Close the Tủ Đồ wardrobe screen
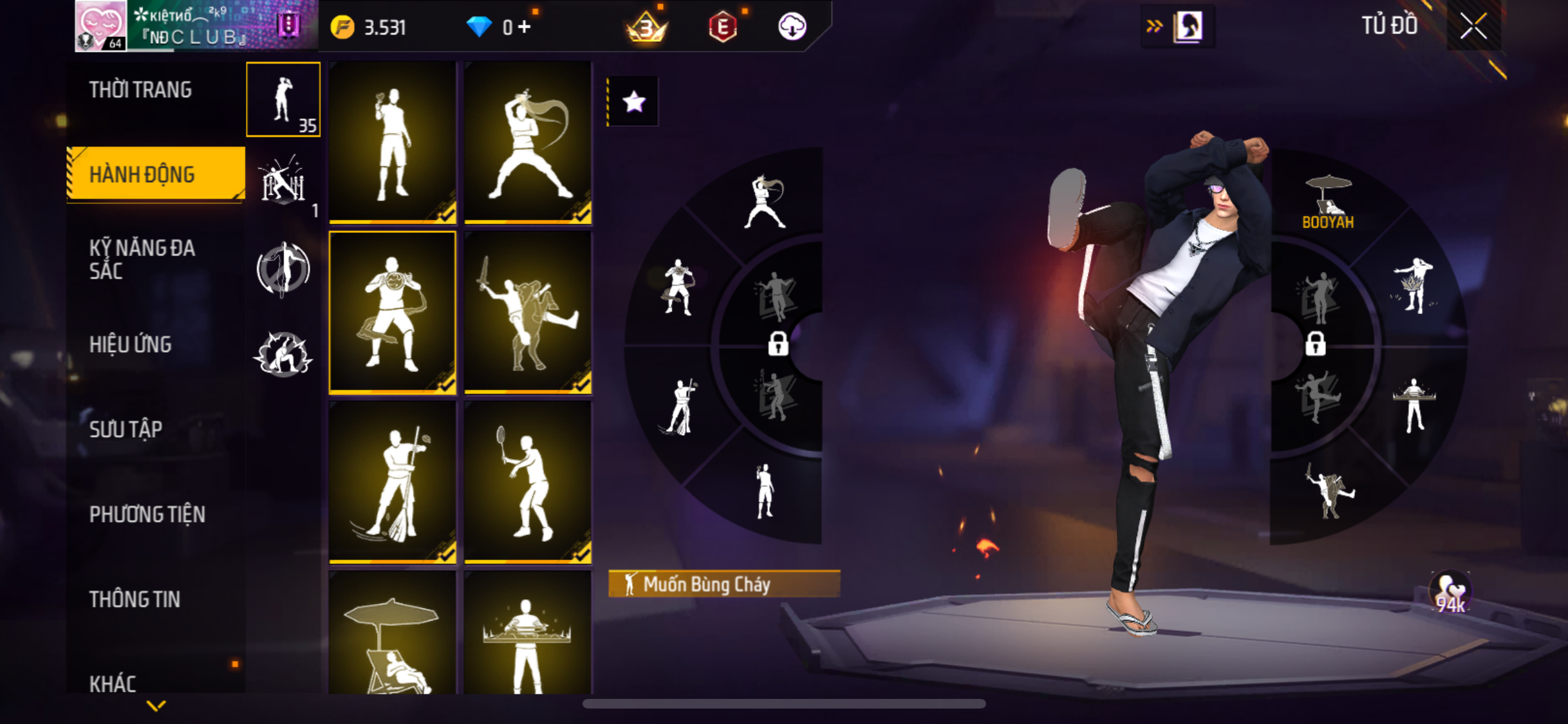The width and height of the screenshot is (1568, 724). [1473, 26]
